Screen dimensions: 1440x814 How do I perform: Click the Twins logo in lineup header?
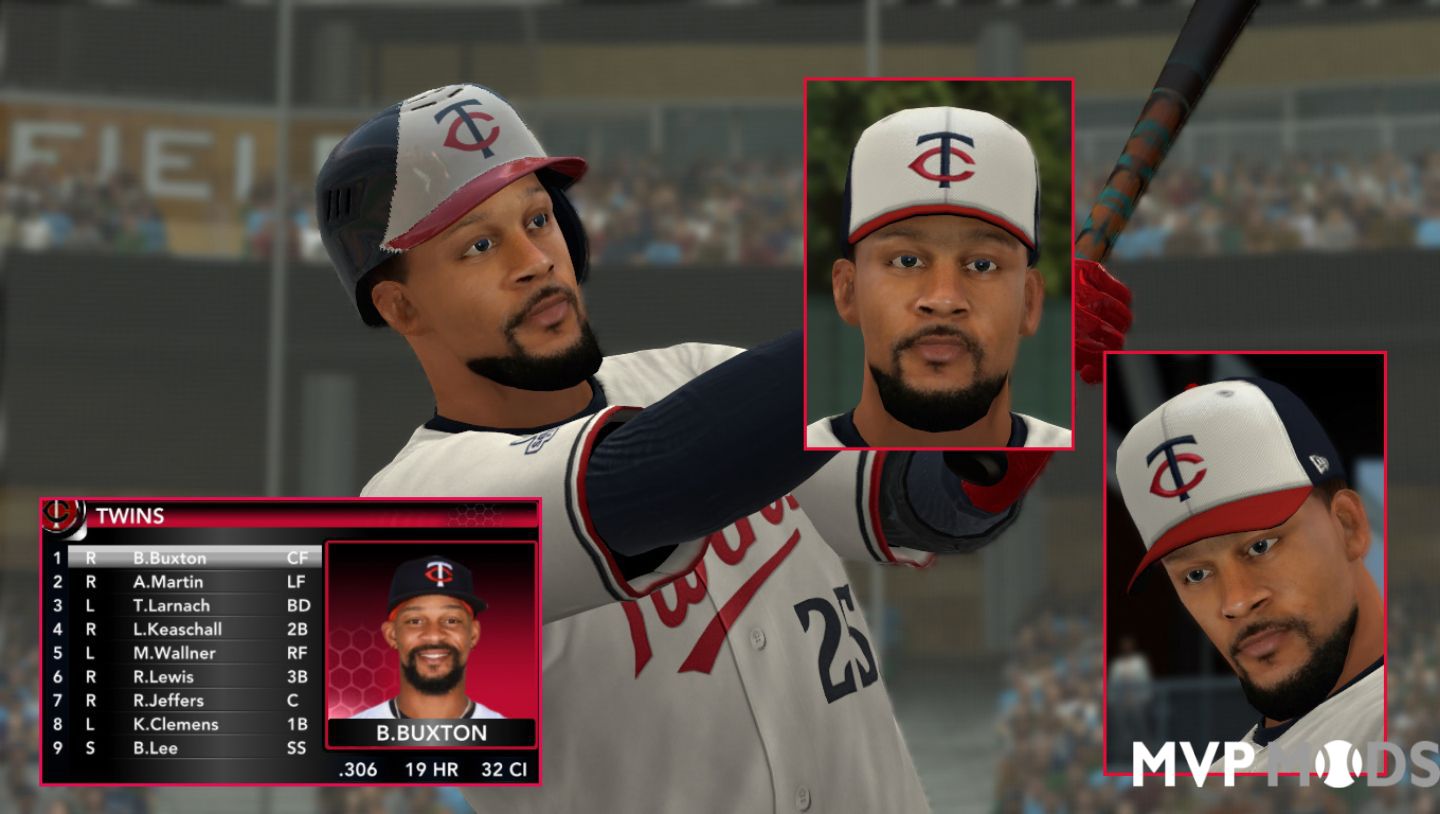point(62,515)
